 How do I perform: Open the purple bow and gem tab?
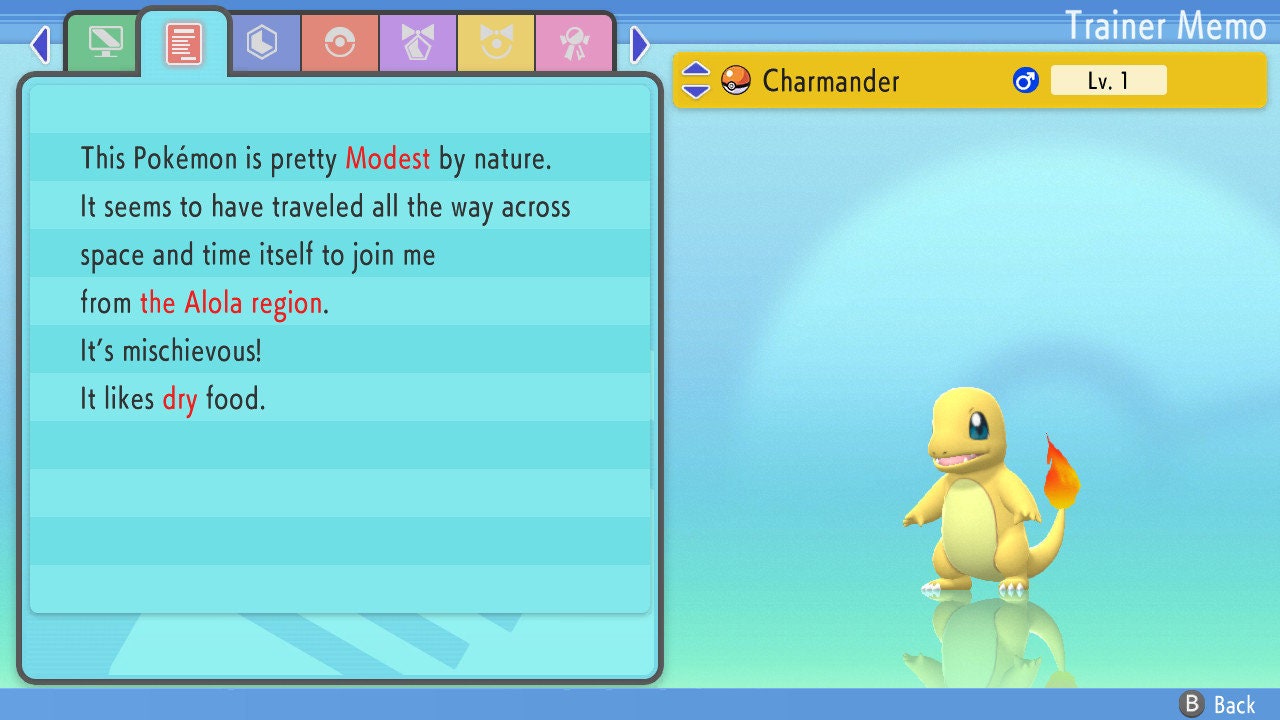click(x=418, y=43)
